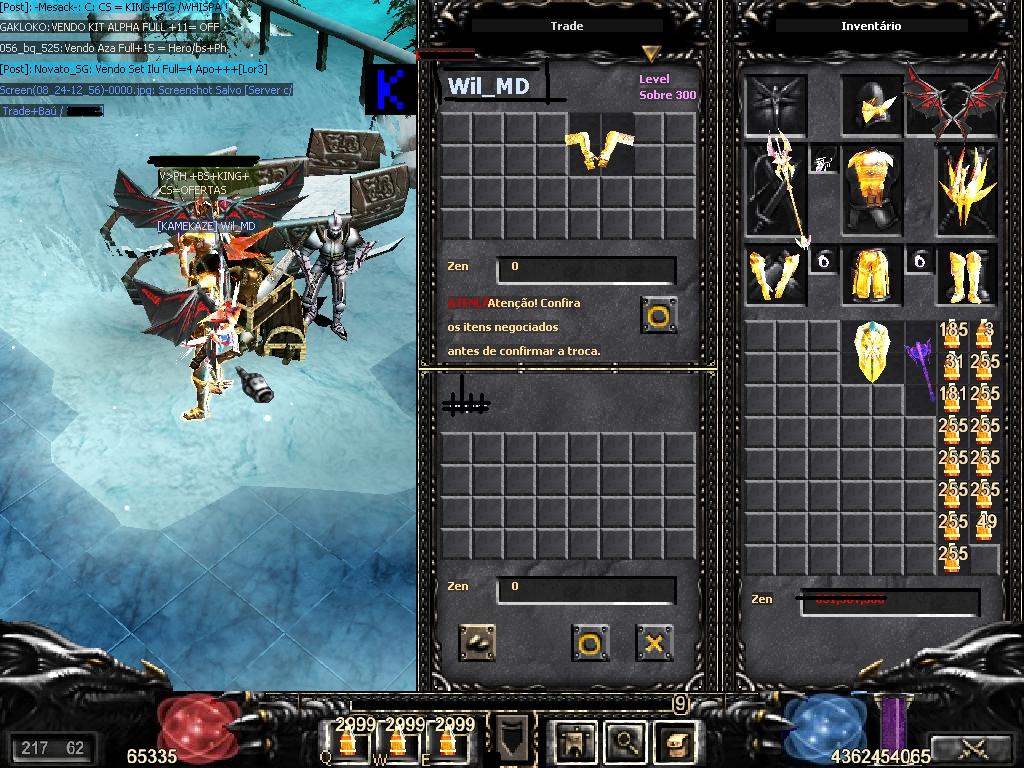1024x768 pixels.
Task: Confirm your trade with the O button
Action: [590, 643]
